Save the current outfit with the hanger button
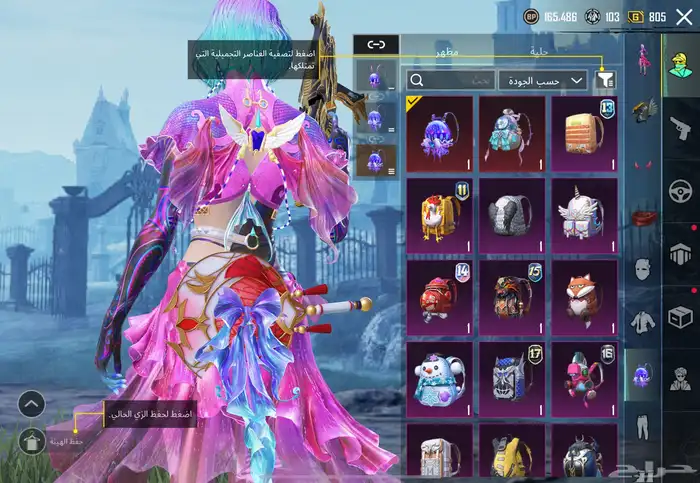Image resolution: width=700 pixels, height=483 pixels. (x=31, y=438)
